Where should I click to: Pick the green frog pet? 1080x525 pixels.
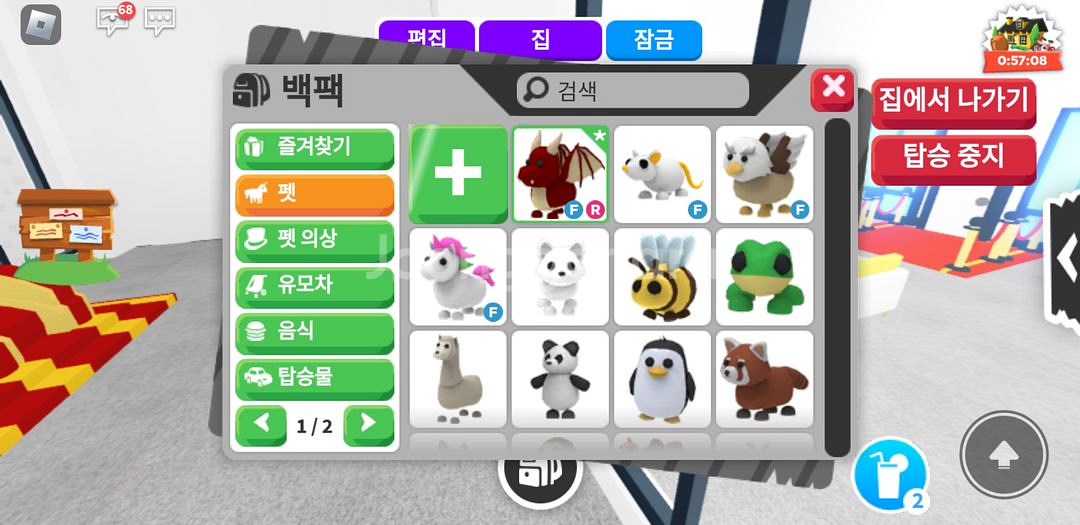click(x=764, y=276)
